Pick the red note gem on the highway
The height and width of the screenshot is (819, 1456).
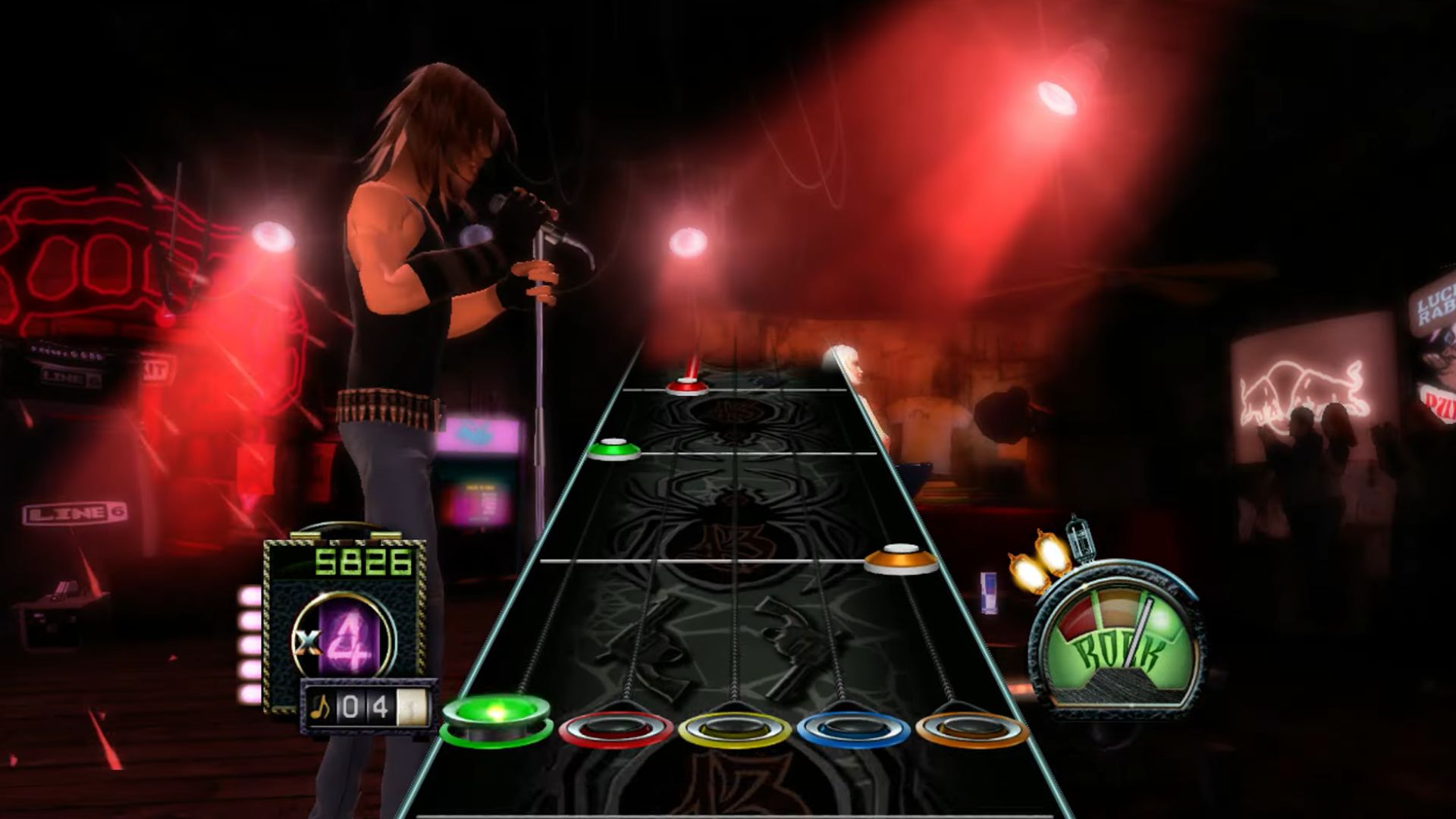(x=687, y=388)
